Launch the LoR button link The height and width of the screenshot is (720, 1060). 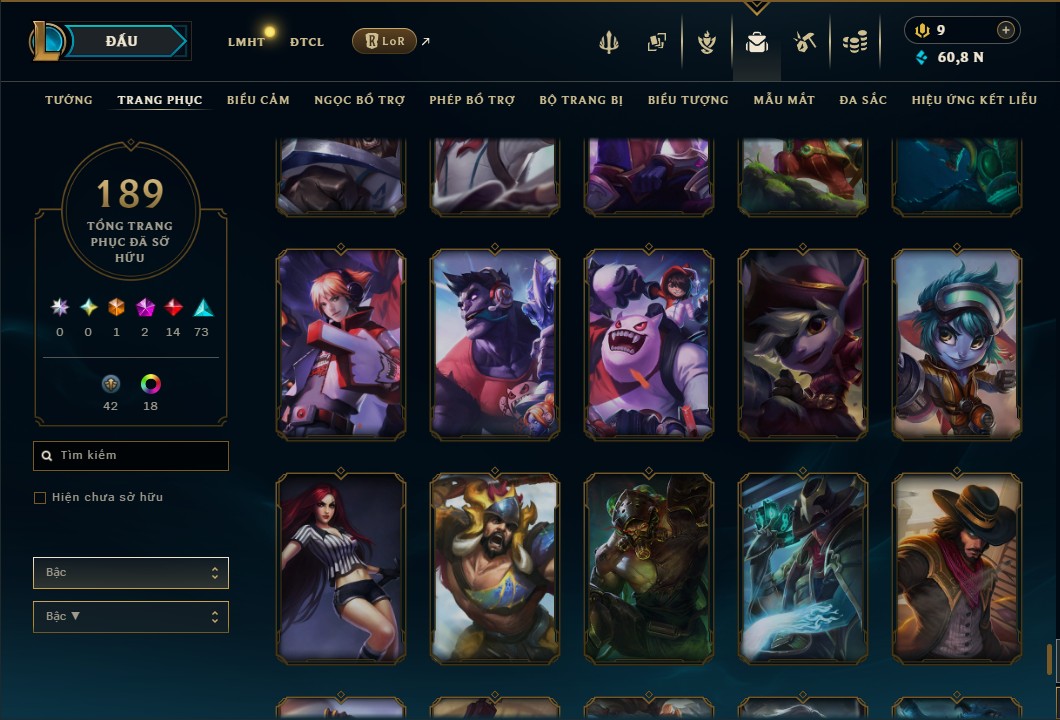pyautogui.click(x=385, y=41)
